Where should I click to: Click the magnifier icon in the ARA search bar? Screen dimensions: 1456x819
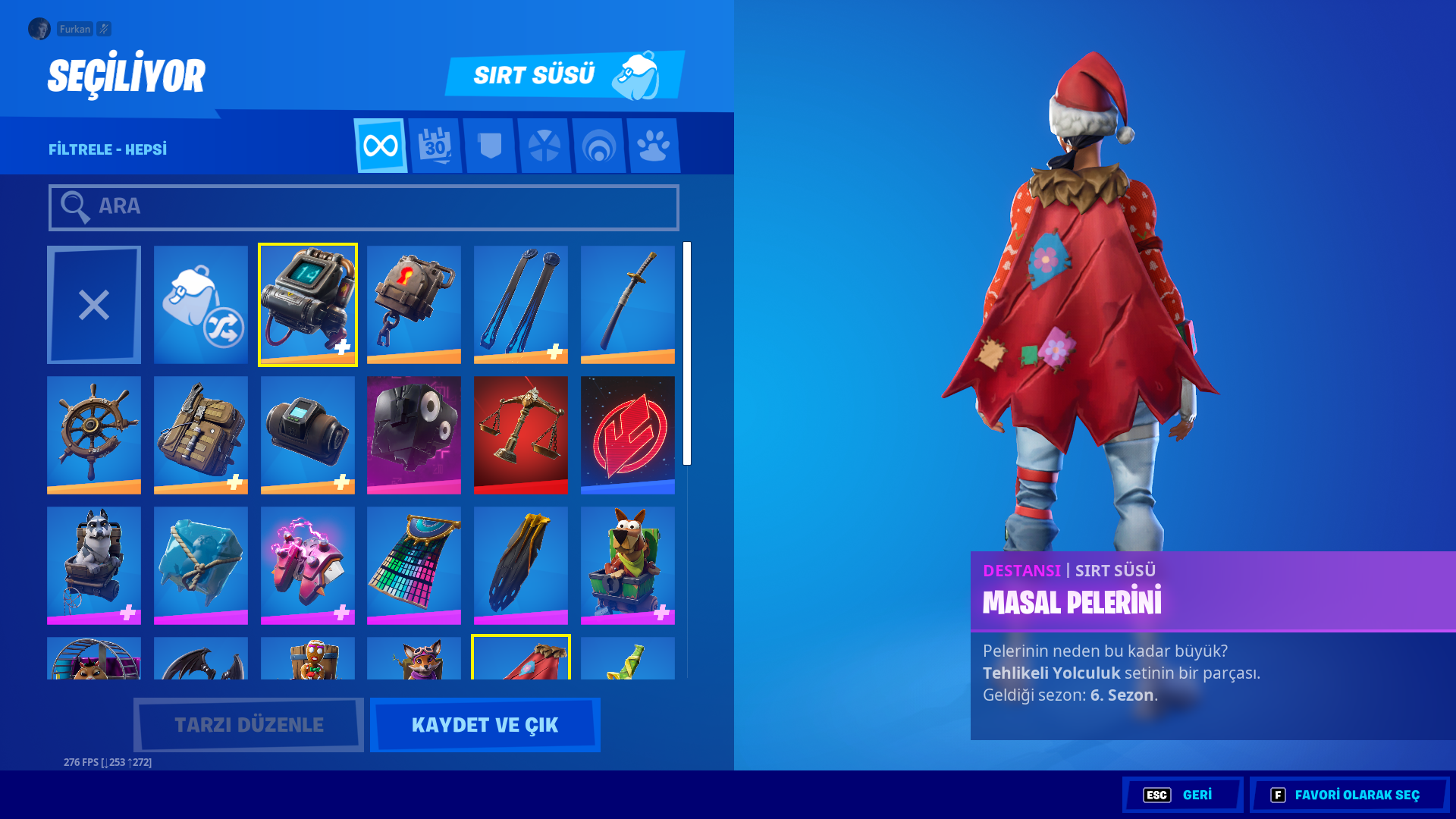pyautogui.click(x=74, y=206)
